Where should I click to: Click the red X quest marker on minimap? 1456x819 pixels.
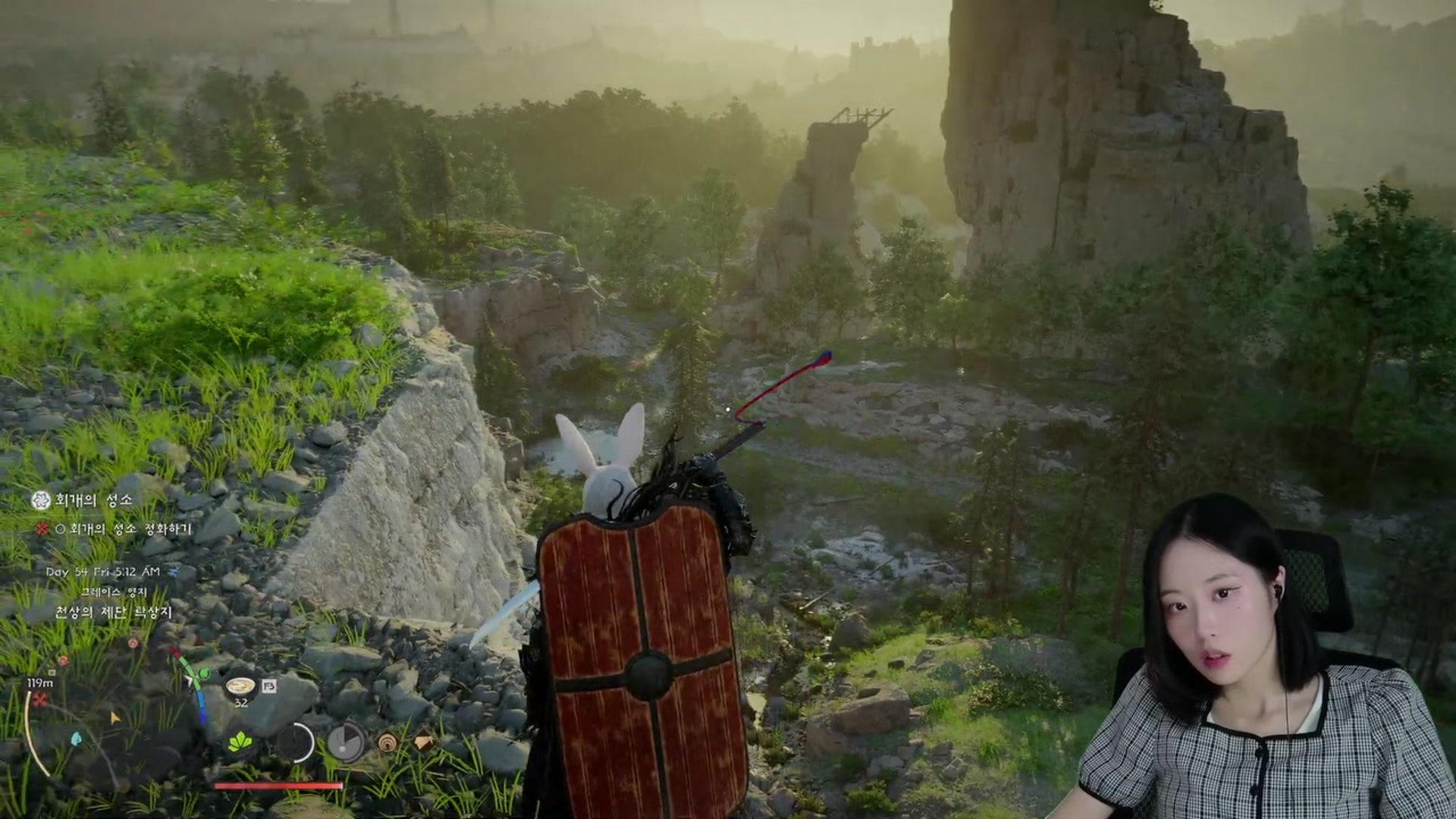coord(39,699)
